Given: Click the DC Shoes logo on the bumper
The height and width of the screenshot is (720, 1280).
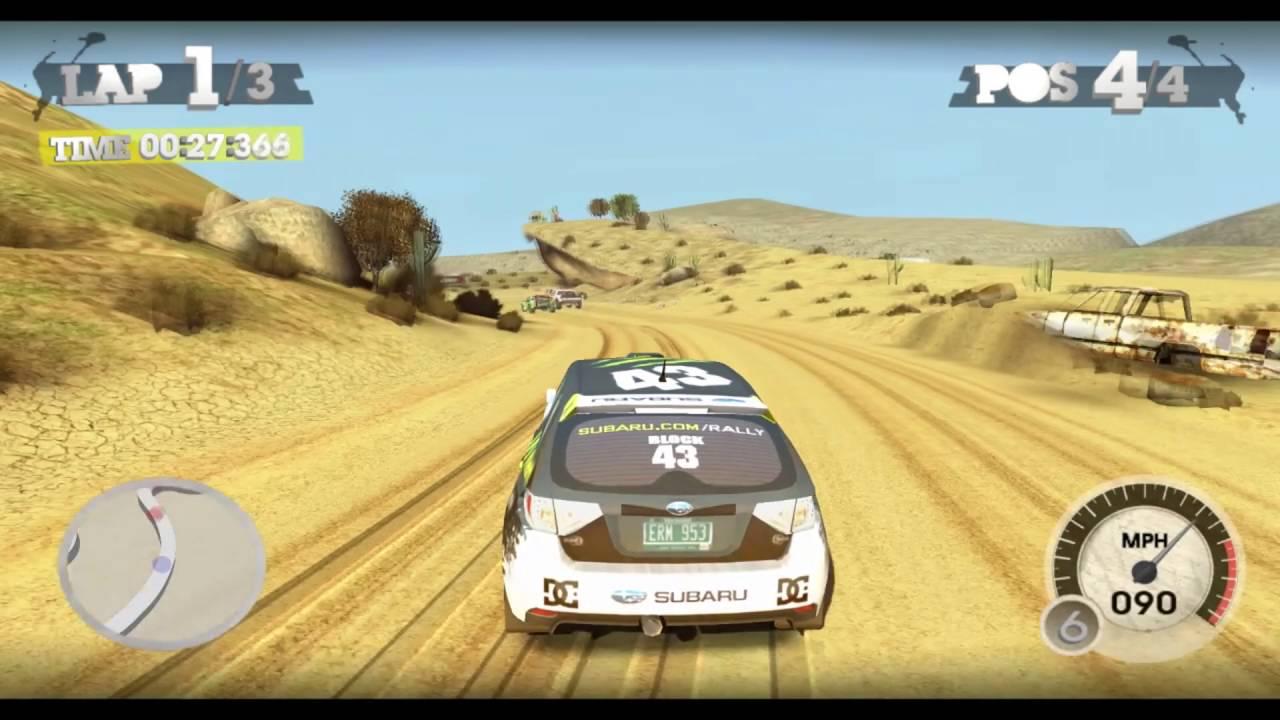Looking at the screenshot, I should tap(562, 593).
